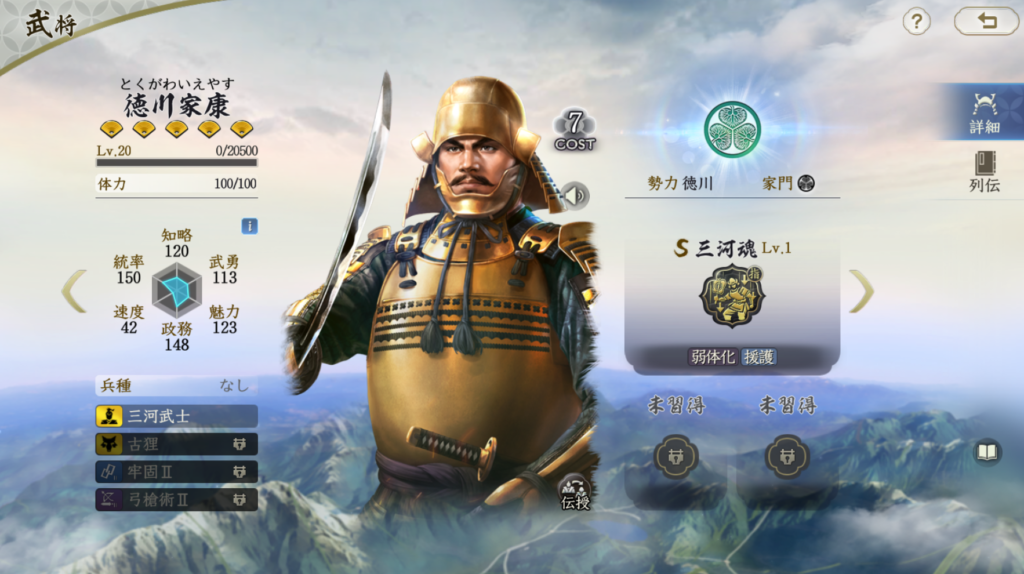The width and height of the screenshot is (1024, 574).
Task: Go back with the return arrow button
Action: [986, 21]
